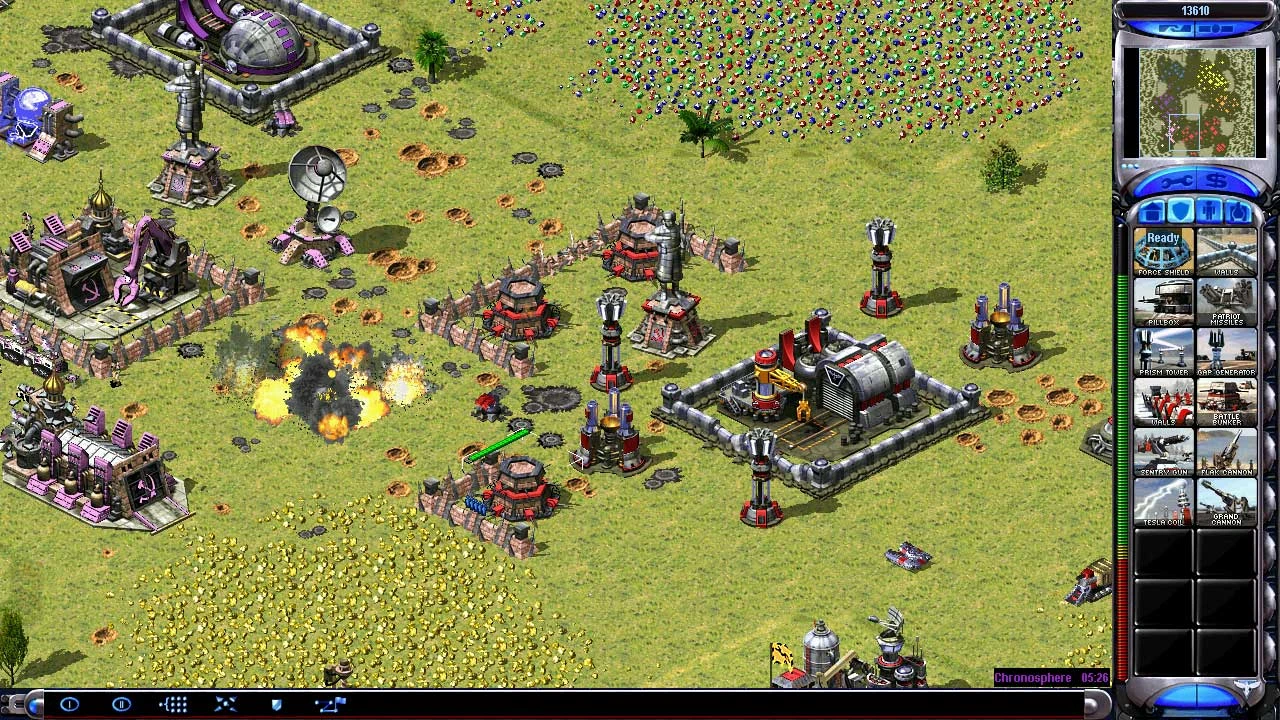
Task: Select the Prism Tower build icon
Action: 1163,352
